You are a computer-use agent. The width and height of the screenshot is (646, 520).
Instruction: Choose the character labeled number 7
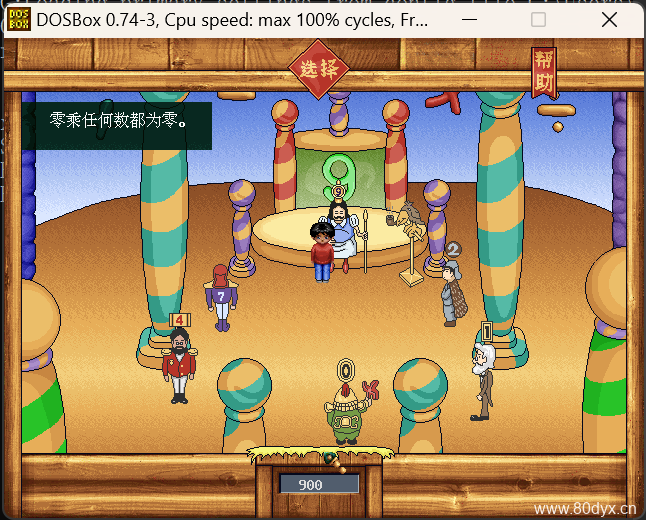click(220, 298)
